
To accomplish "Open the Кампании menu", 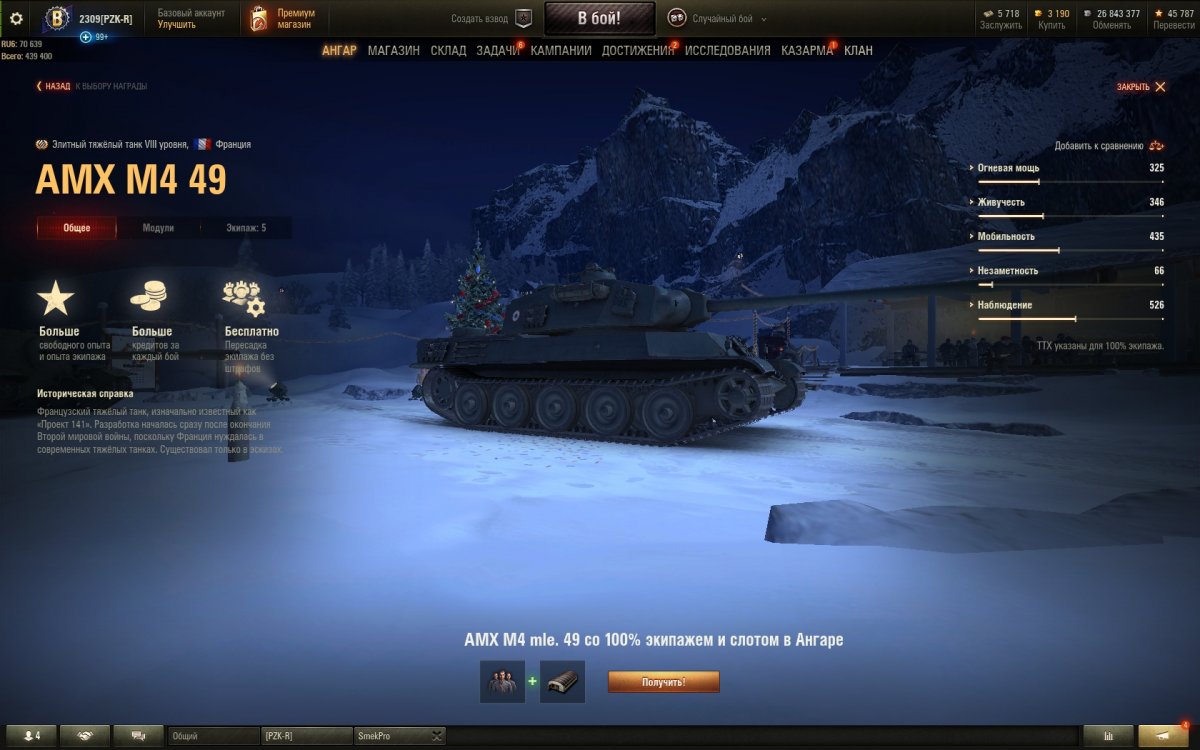I will coord(561,50).
